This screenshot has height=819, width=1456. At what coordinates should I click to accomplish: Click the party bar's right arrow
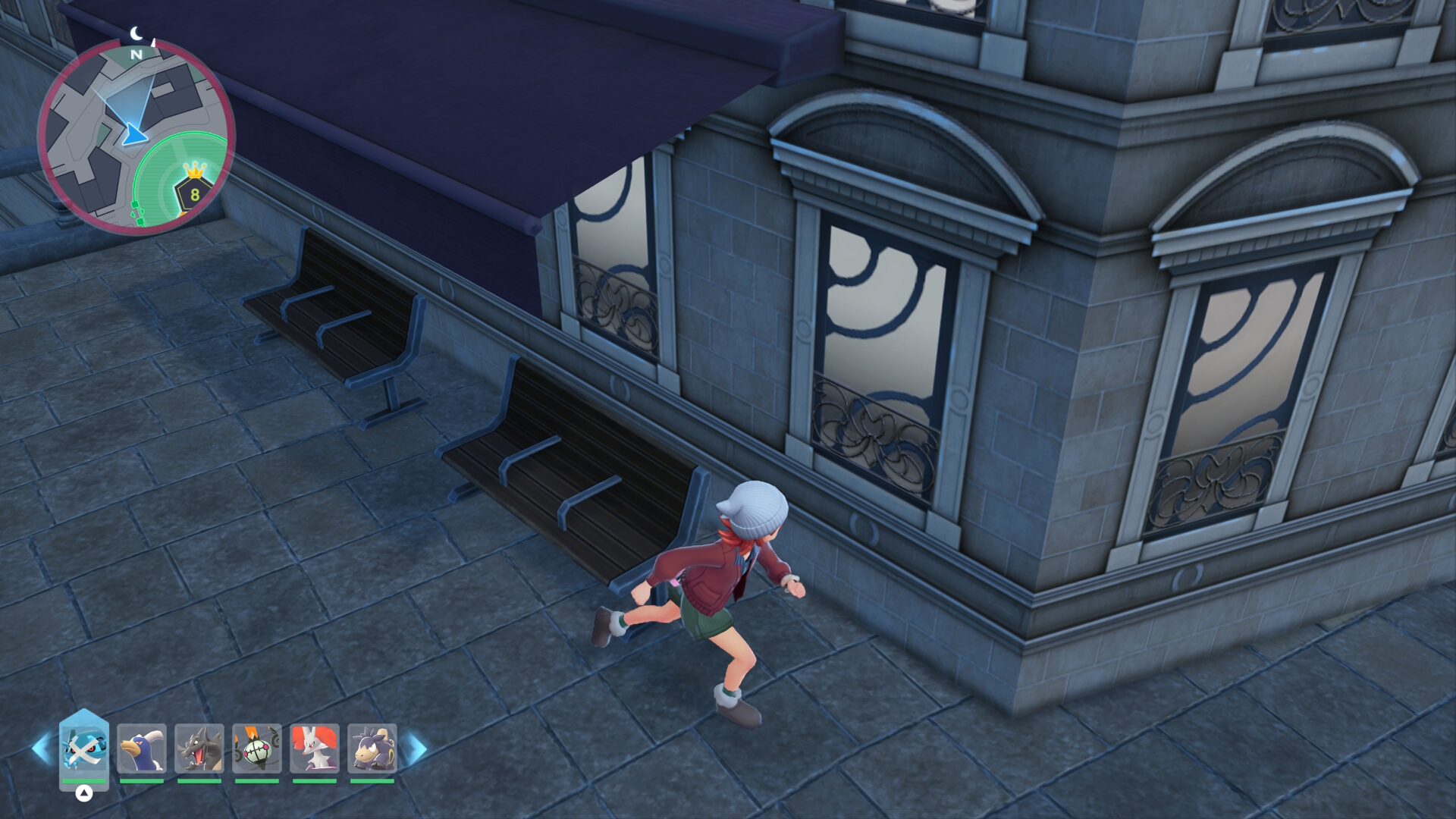pos(415,748)
